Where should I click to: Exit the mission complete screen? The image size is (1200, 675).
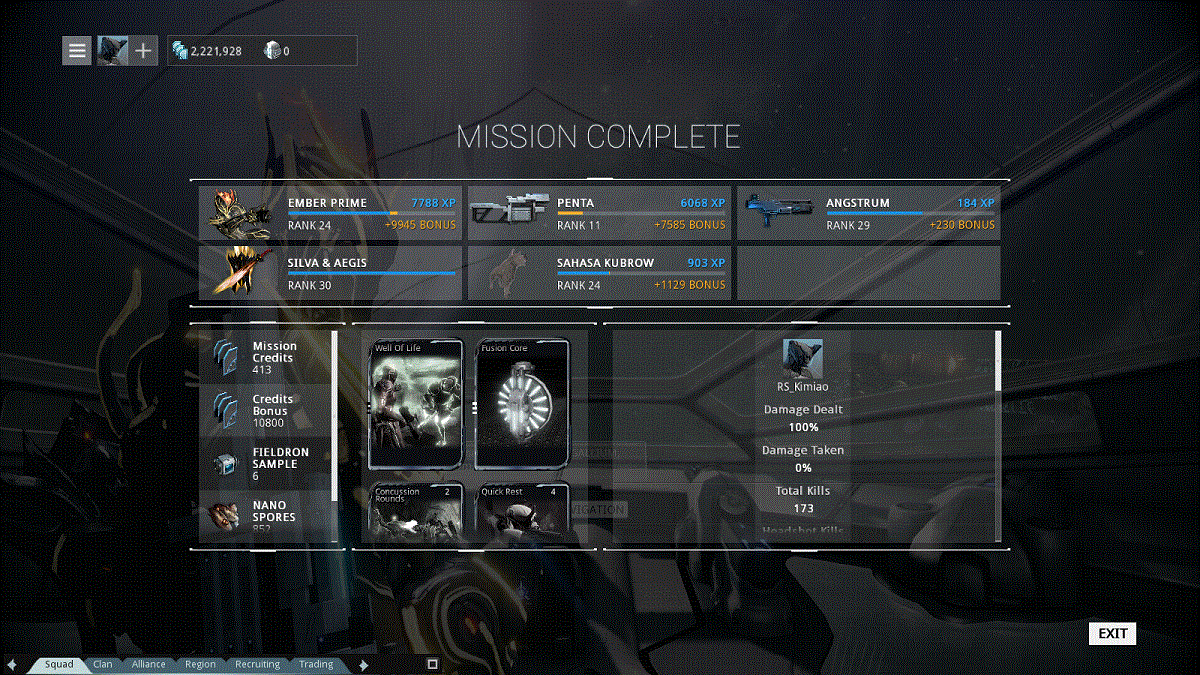(1112, 633)
